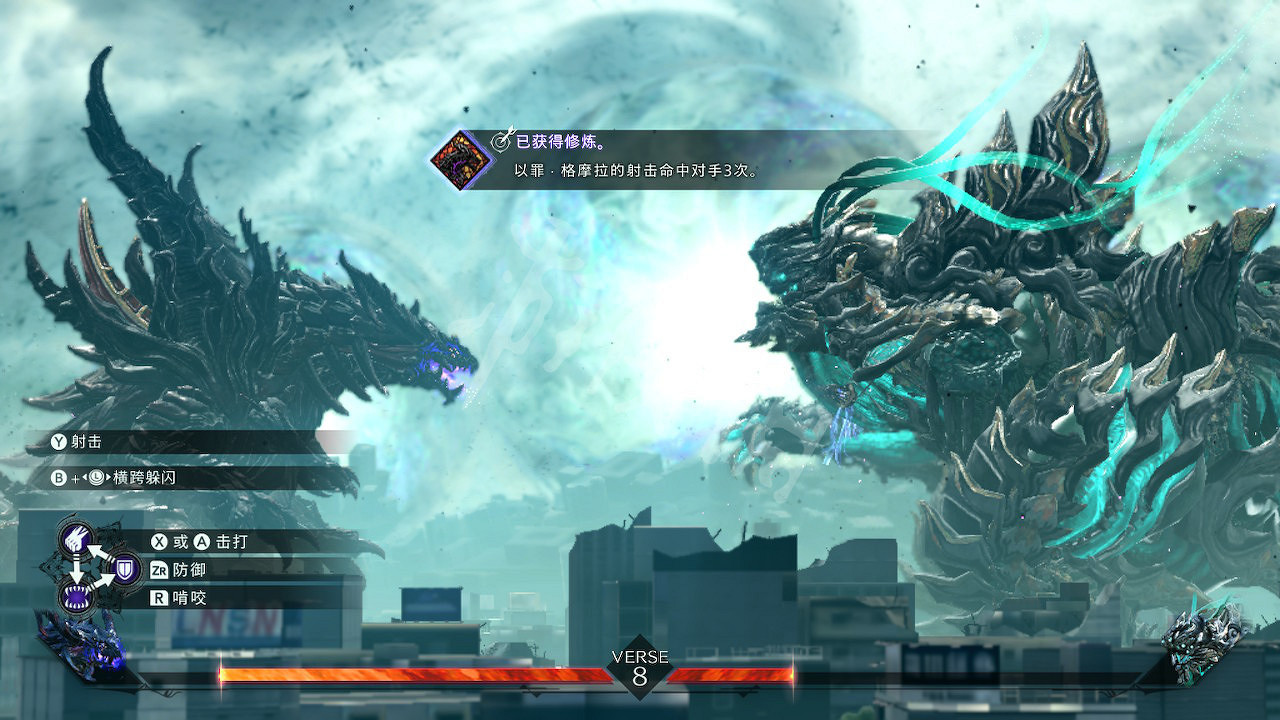Select the shield defense icon in the combat wheel
Image resolution: width=1280 pixels, height=720 pixels.
(124, 569)
